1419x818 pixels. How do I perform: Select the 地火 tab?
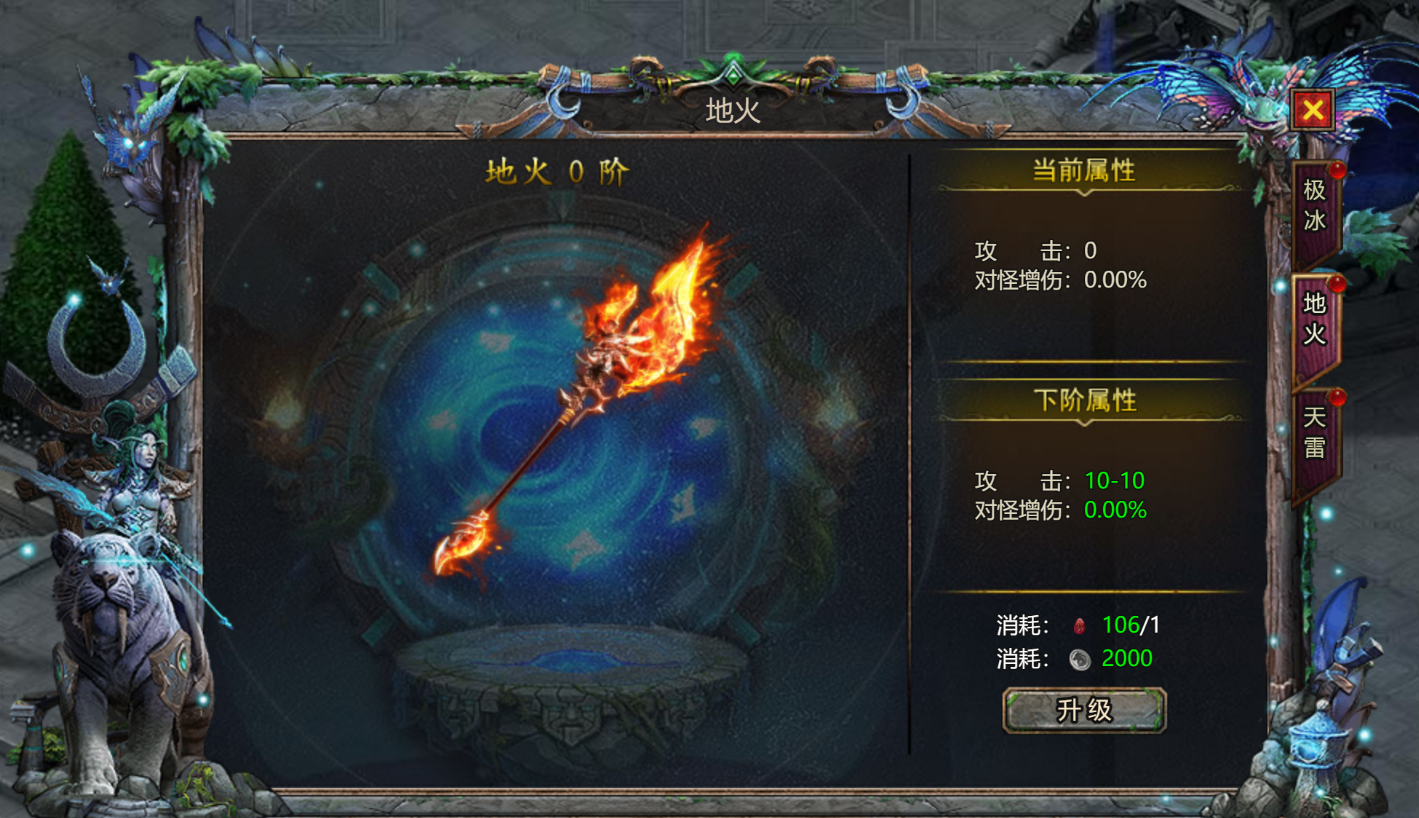coord(1314,319)
